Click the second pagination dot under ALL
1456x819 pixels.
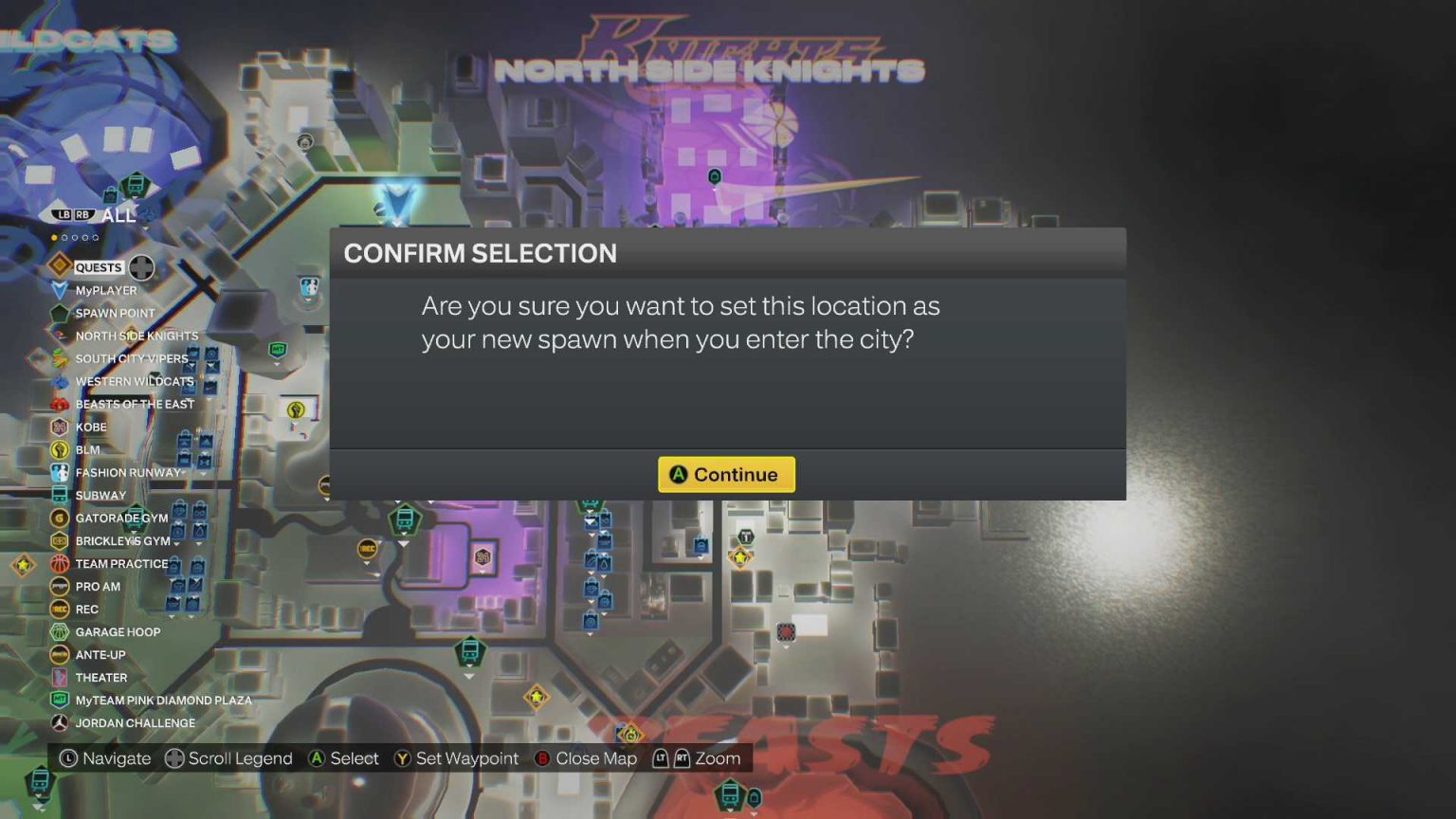point(65,238)
